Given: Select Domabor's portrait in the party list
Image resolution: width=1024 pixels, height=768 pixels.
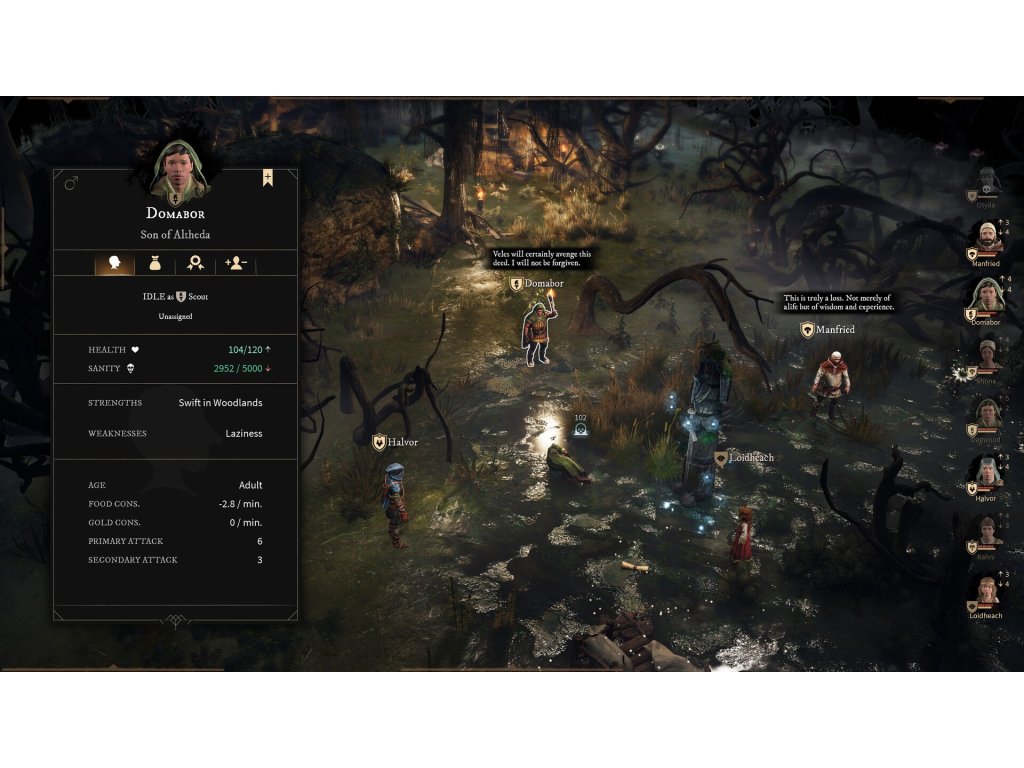Looking at the screenshot, I should (x=986, y=297).
